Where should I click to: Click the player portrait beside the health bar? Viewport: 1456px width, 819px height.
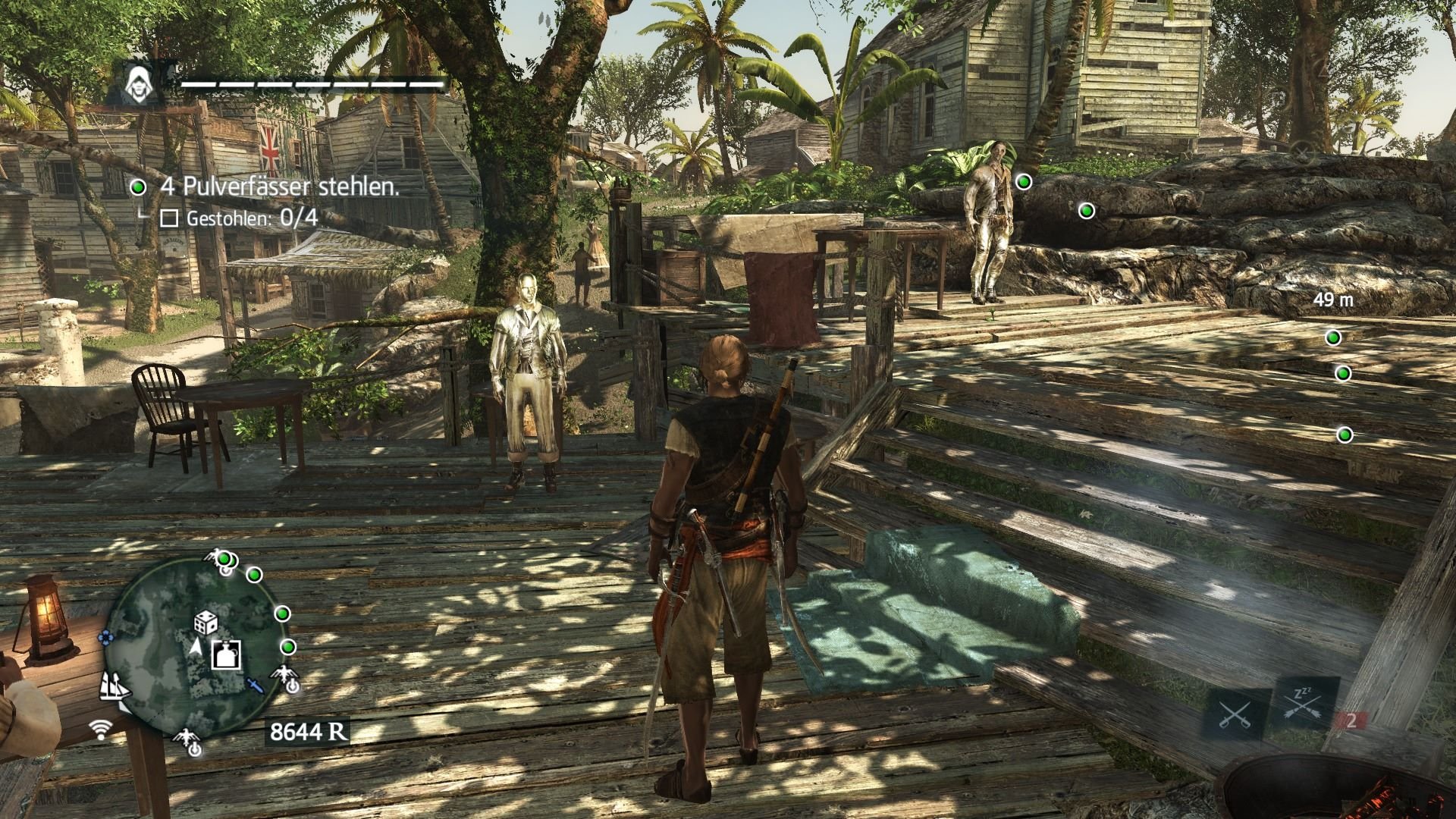[x=139, y=82]
